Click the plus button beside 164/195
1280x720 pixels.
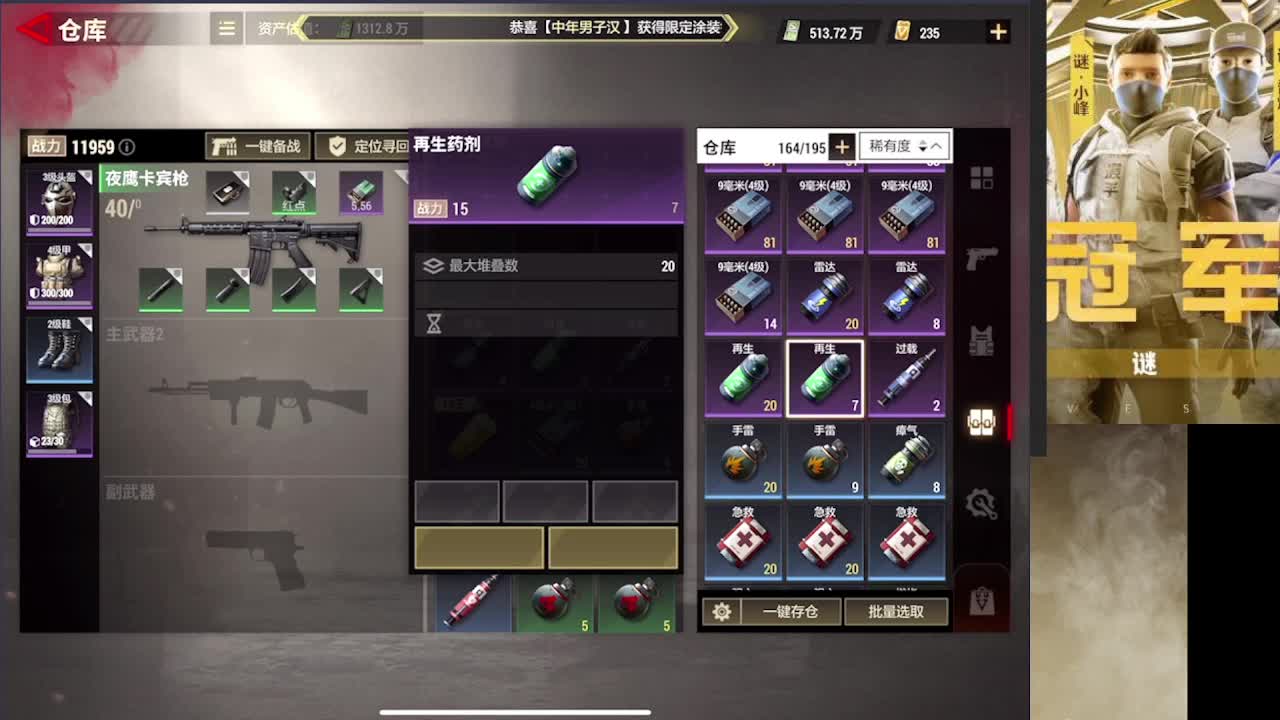click(843, 146)
